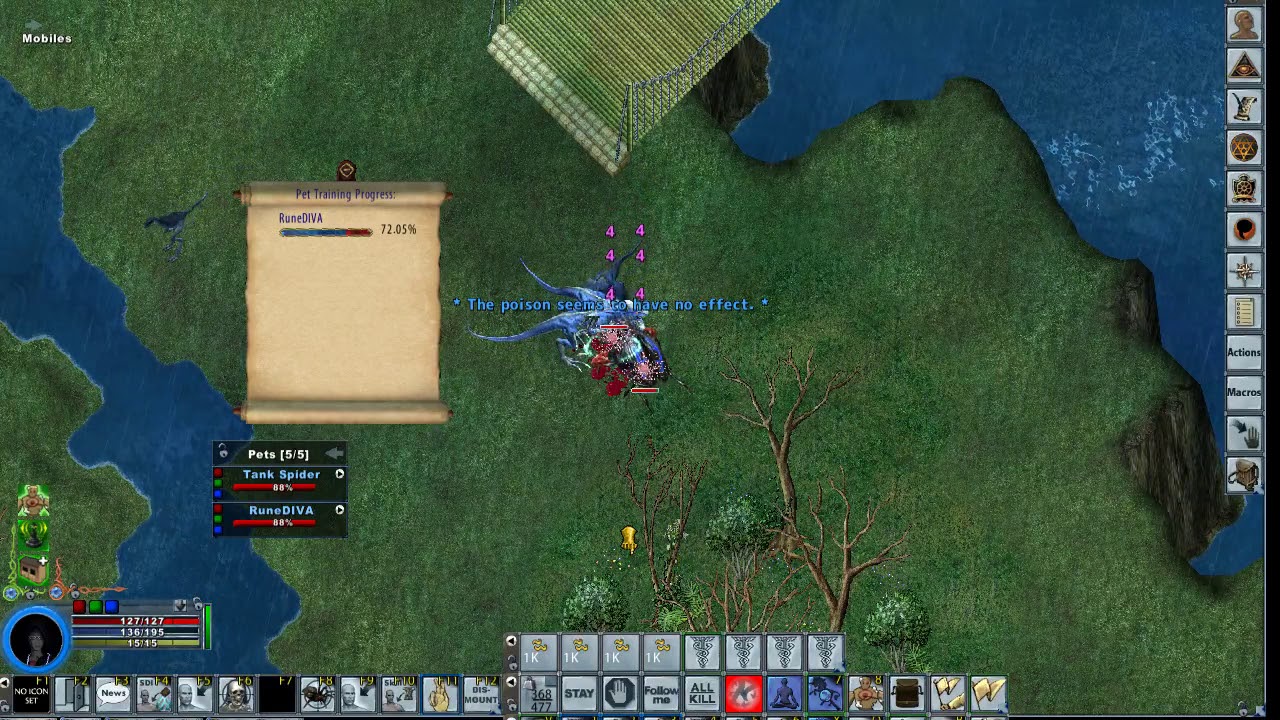Select the meditation figure hotbar icon
This screenshot has width=1280, height=720.
pos(783,693)
